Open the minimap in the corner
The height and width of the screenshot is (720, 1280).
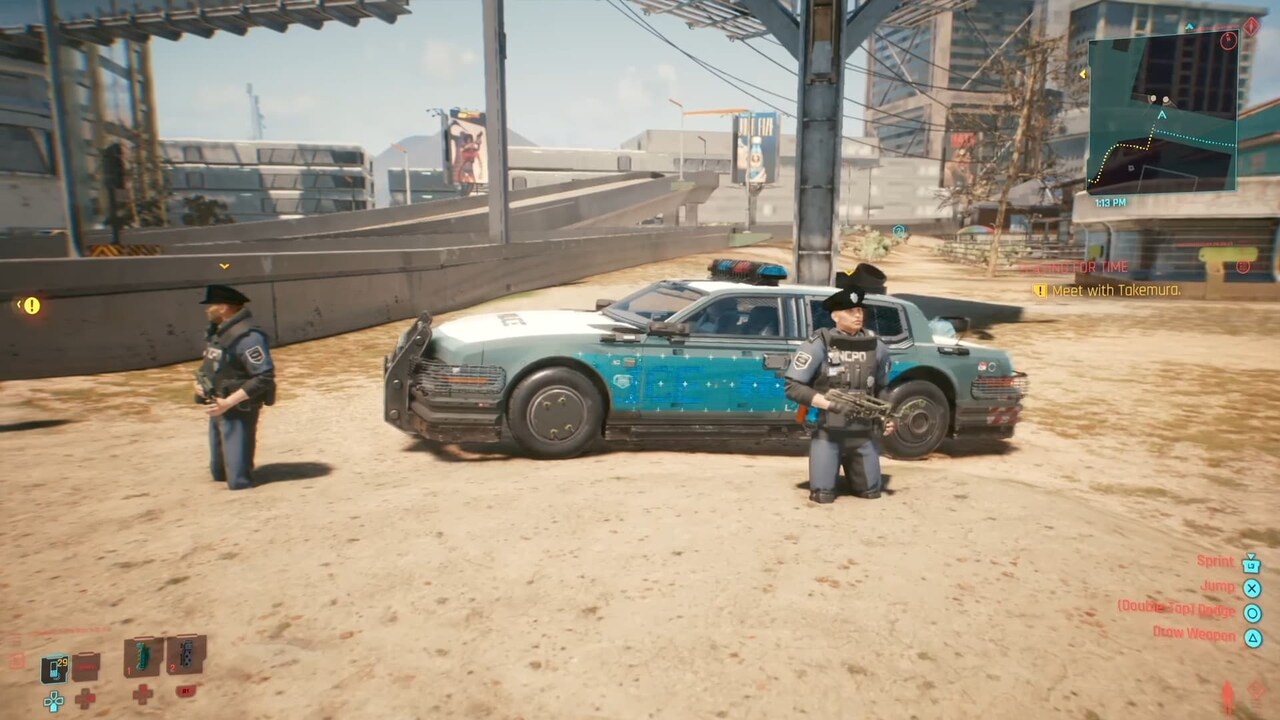[1162, 116]
